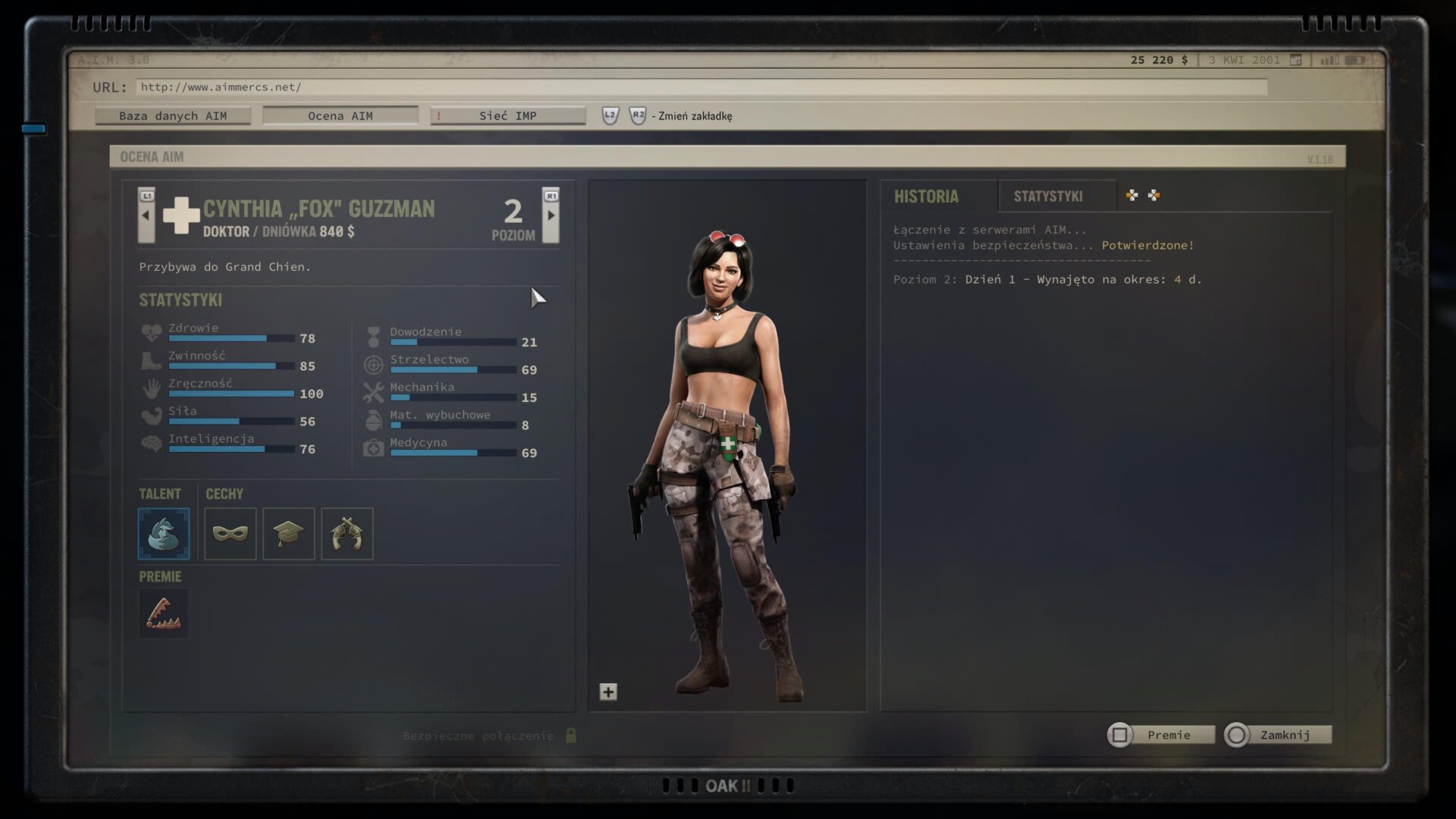
Task: Select the graduation cap trait icon
Action: (x=289, y=534)
